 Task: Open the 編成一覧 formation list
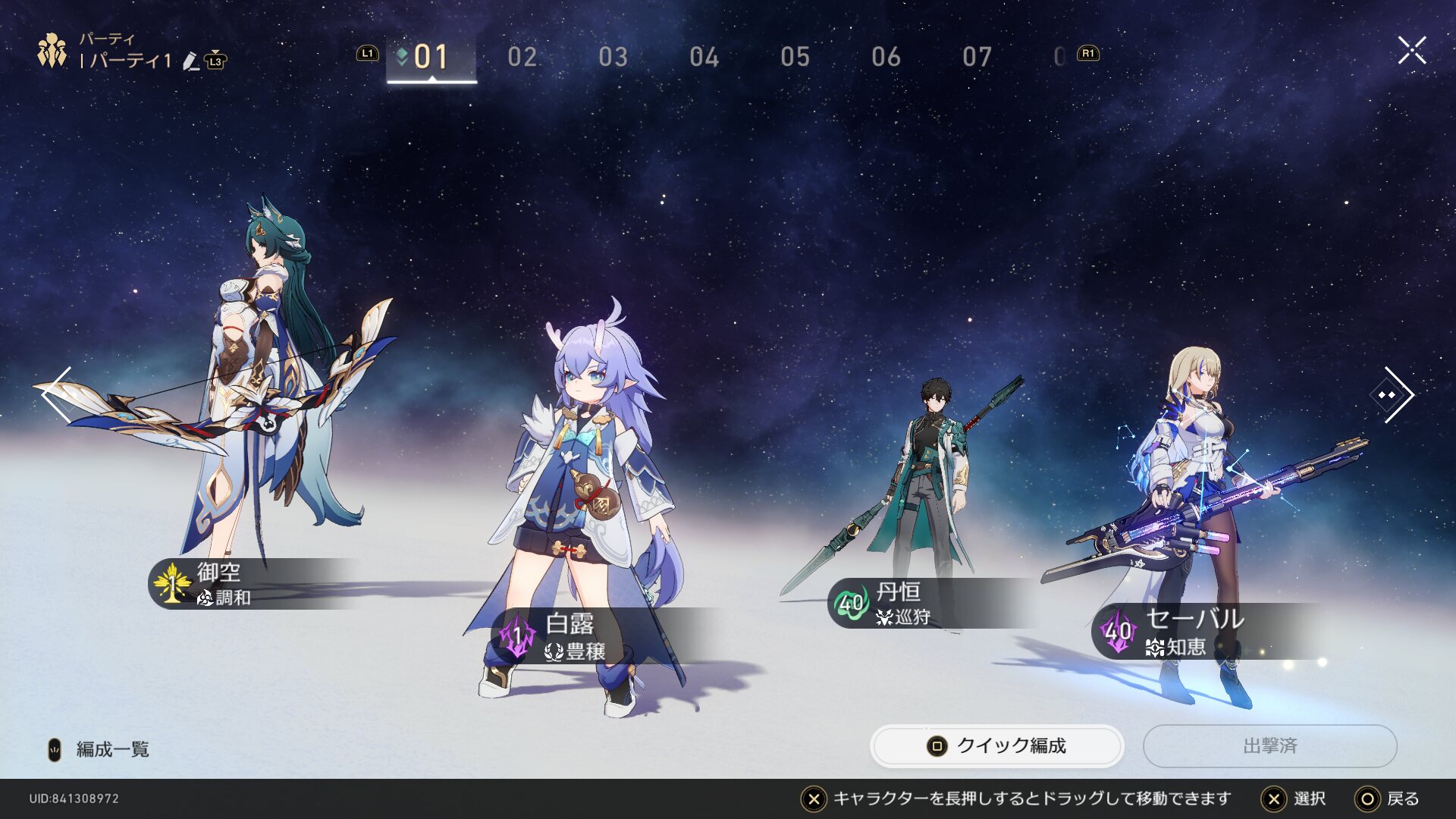111,749
